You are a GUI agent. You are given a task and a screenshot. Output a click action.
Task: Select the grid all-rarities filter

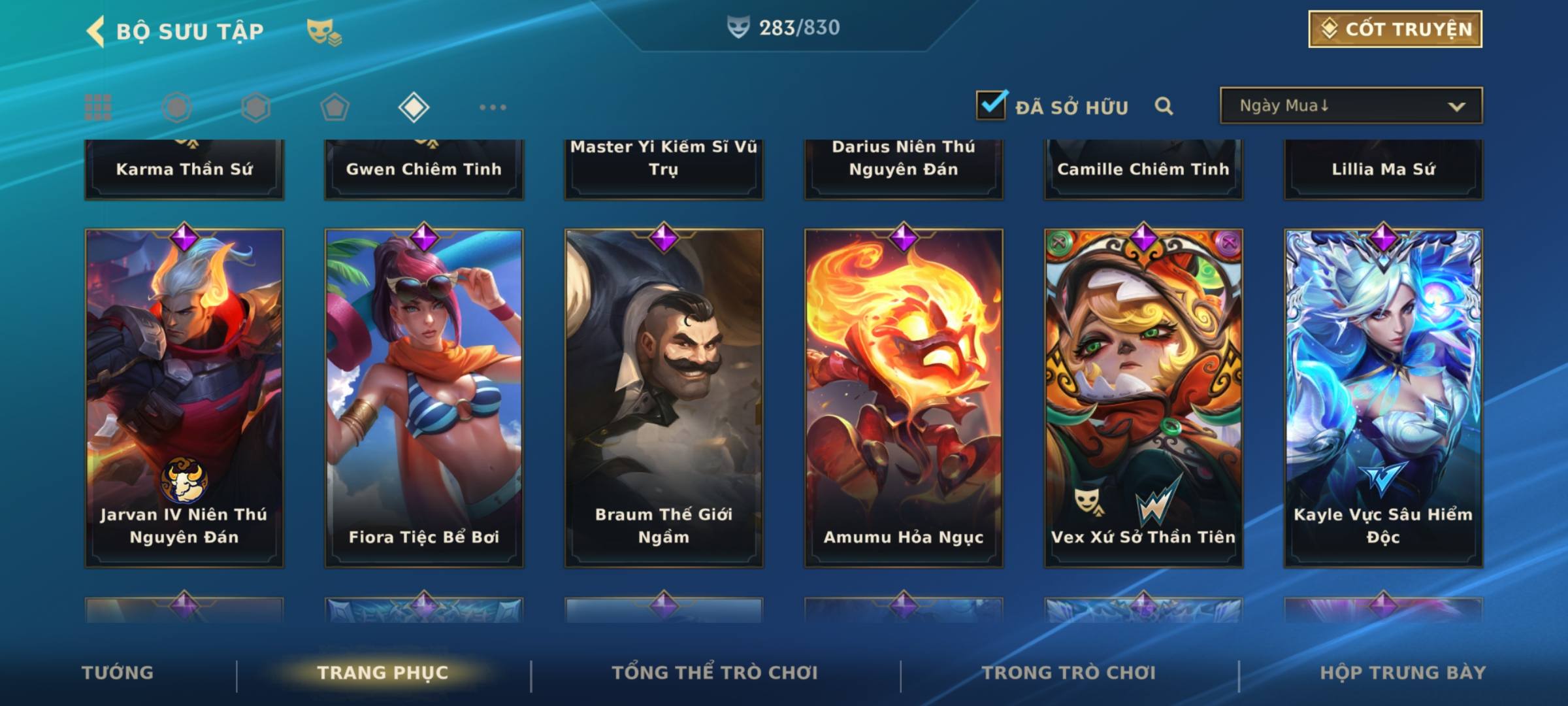click(x=98, y=107)
